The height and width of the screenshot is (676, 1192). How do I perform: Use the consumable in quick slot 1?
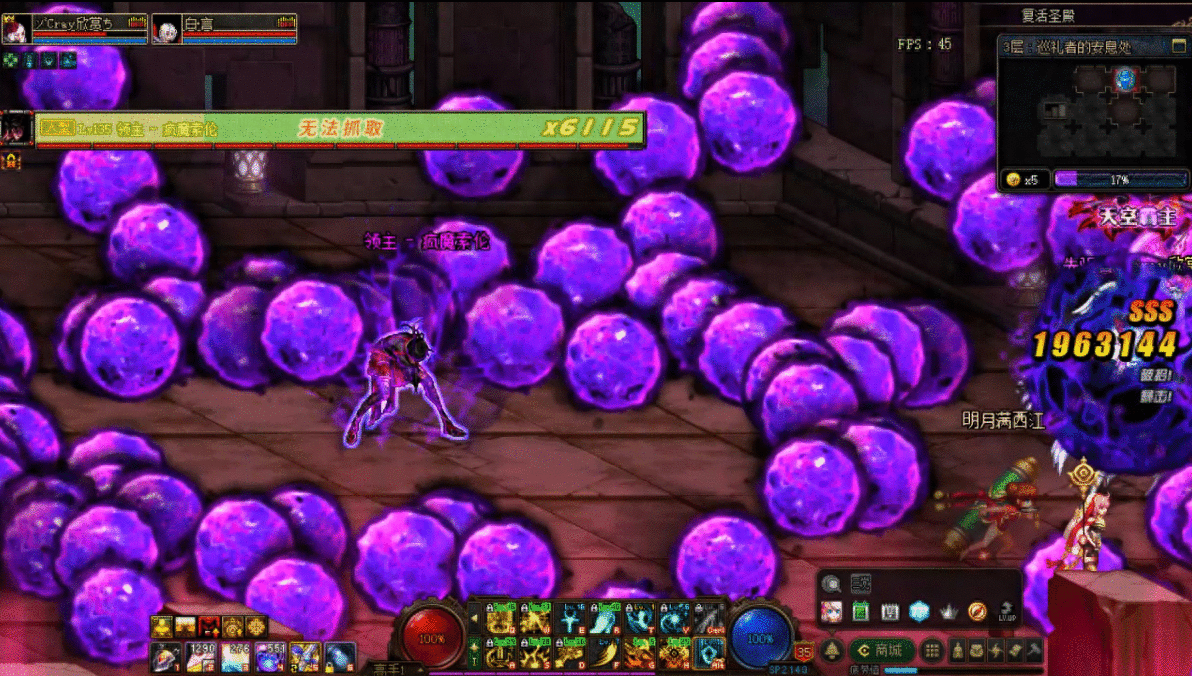(x=165, y=657)
